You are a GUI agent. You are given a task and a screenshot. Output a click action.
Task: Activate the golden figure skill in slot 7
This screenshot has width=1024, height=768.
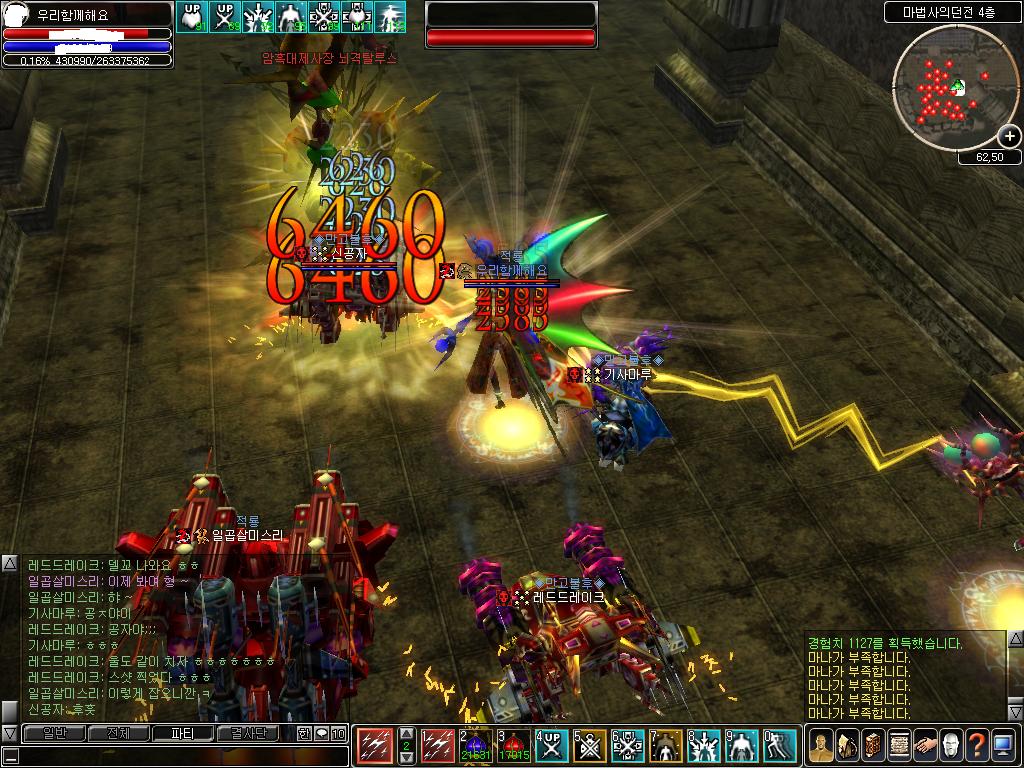666,746
